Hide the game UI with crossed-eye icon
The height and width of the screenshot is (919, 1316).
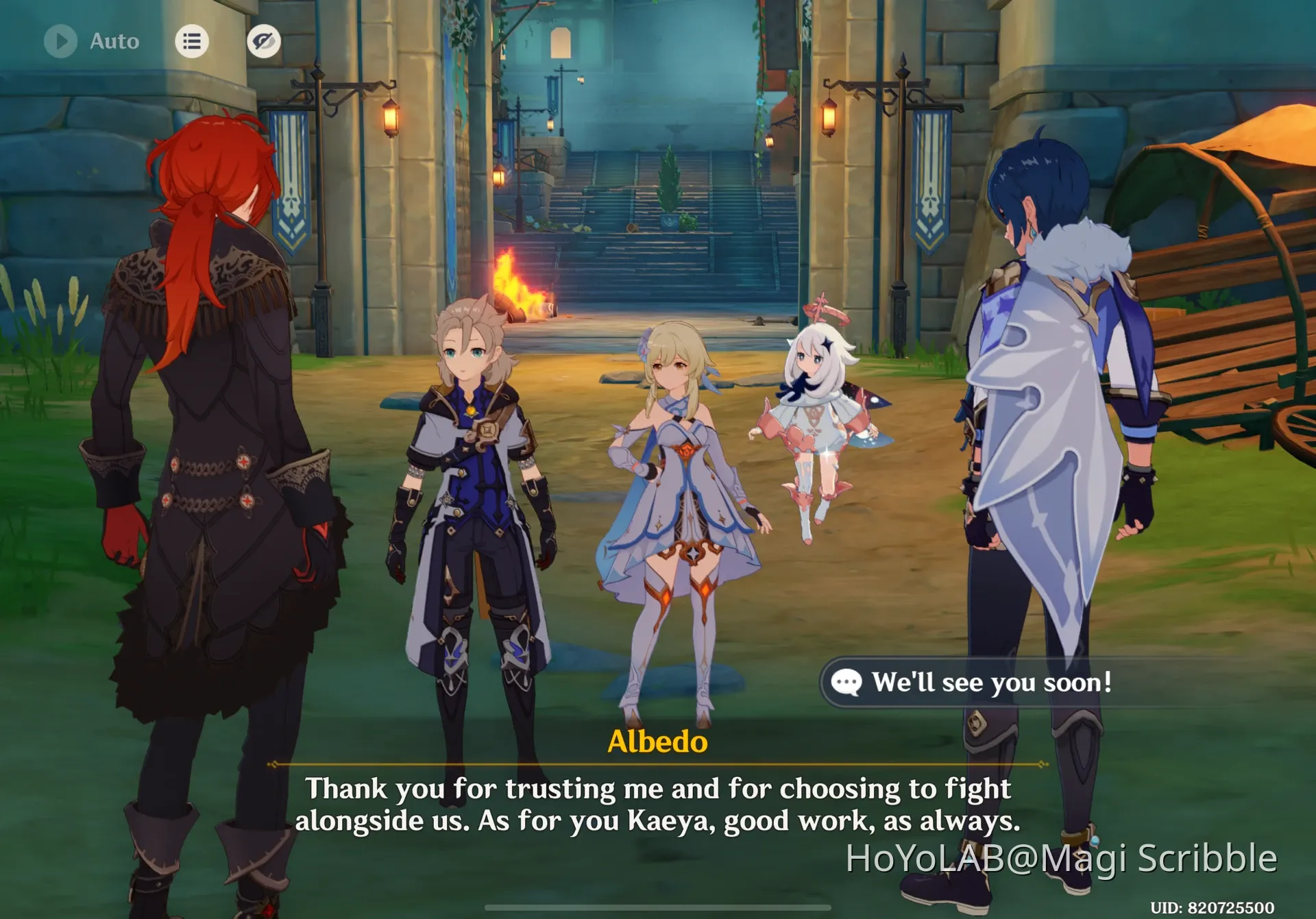tap(264, 41)
